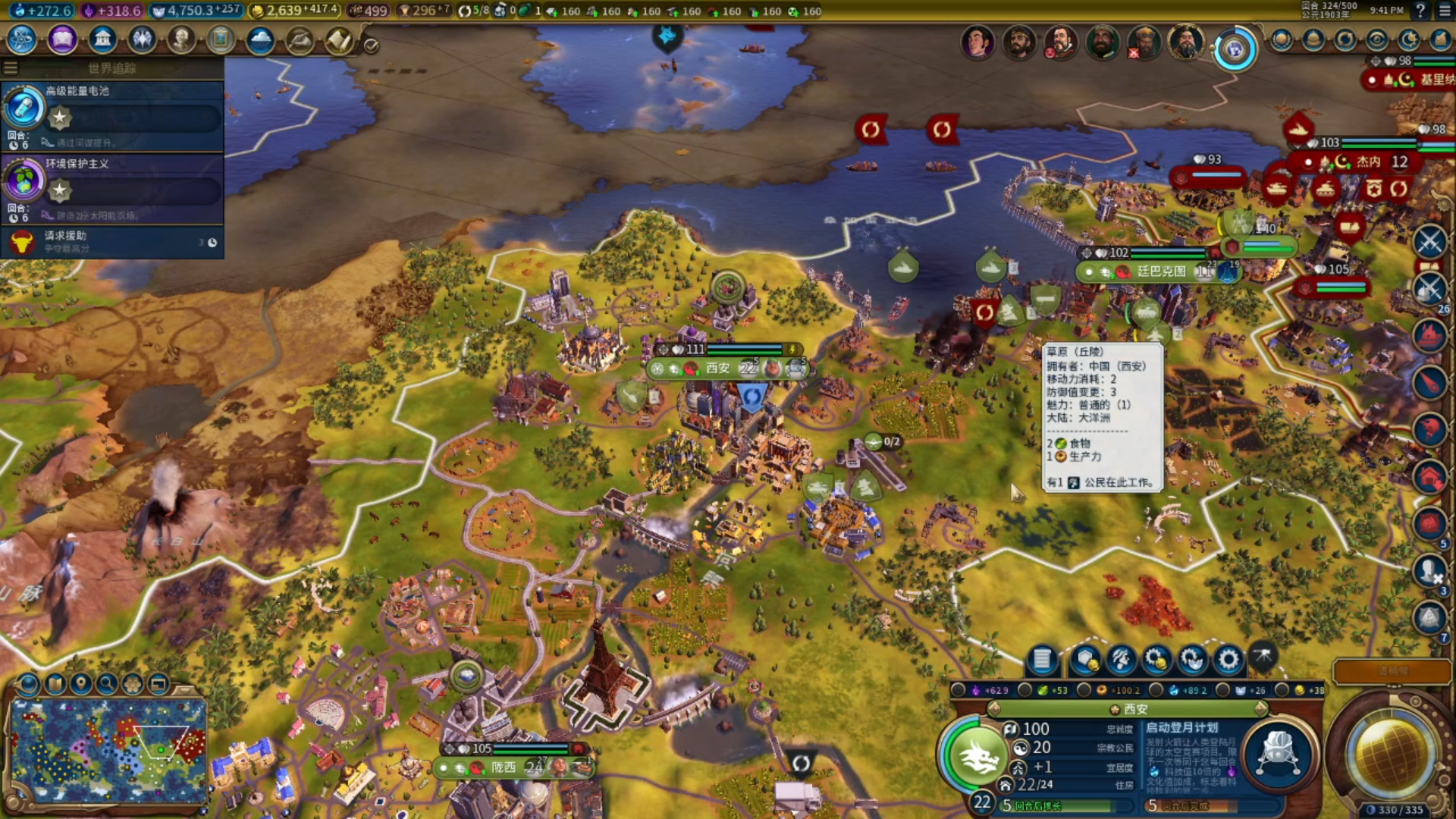Open the climate cloud icon
The image size is (1456, 819).
[x=260, y=39]
